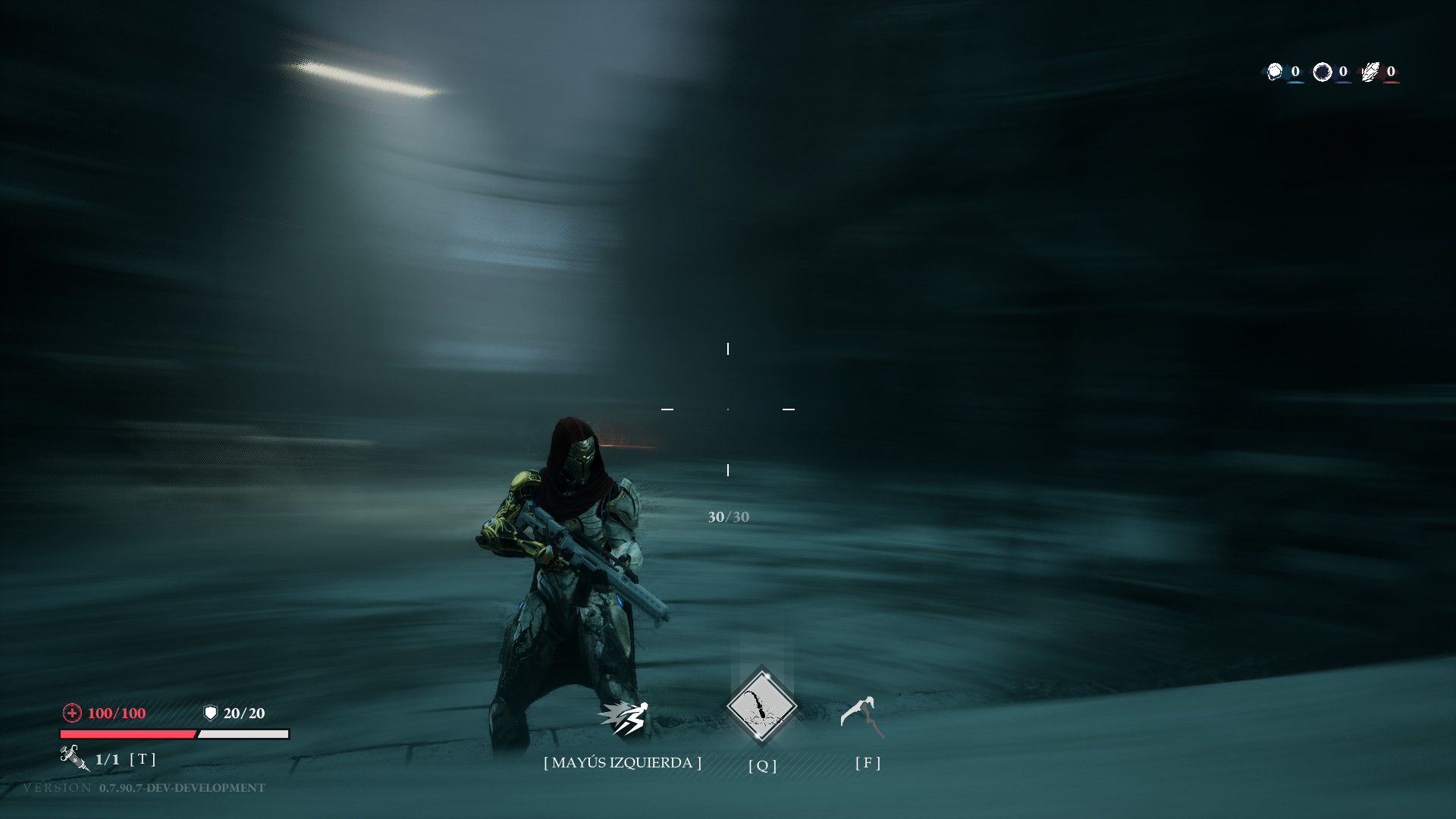Click the purple ring resource icon
Viewport: 1456px width, 819px height.
pos(1323,71)
